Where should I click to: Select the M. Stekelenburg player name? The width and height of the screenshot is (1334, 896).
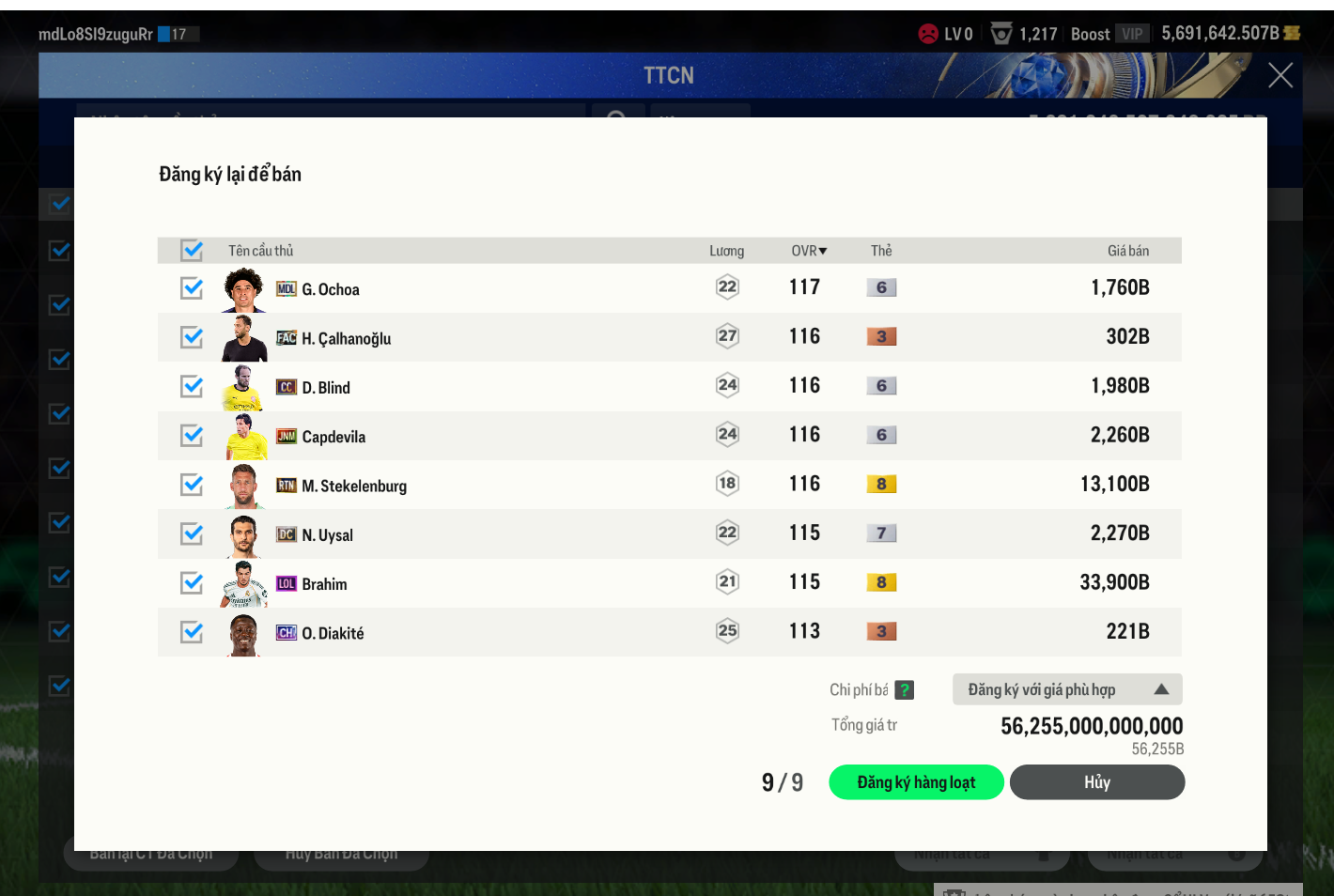coord(354,486)
